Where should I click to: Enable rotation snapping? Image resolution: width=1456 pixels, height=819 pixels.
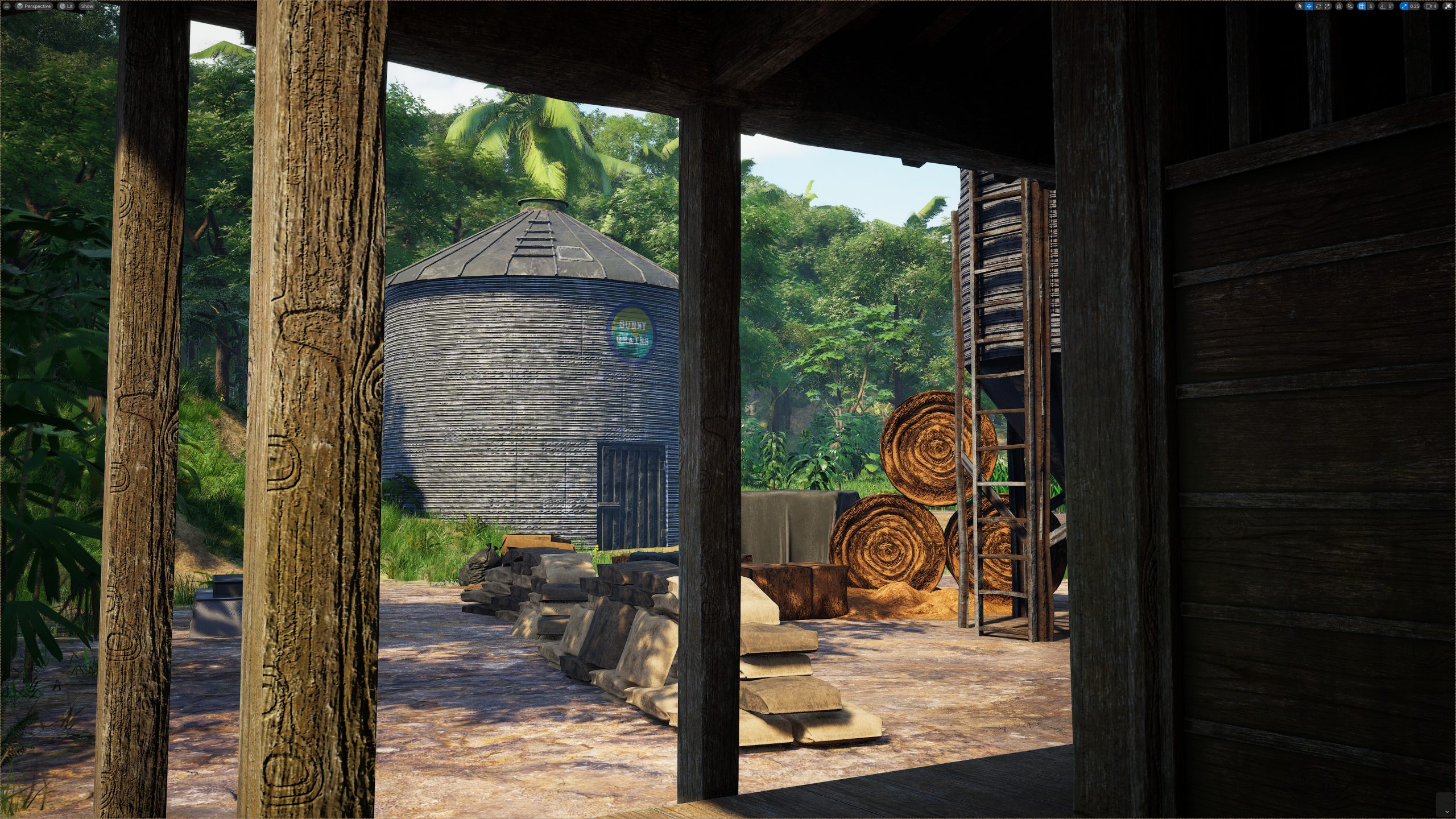1383,6
